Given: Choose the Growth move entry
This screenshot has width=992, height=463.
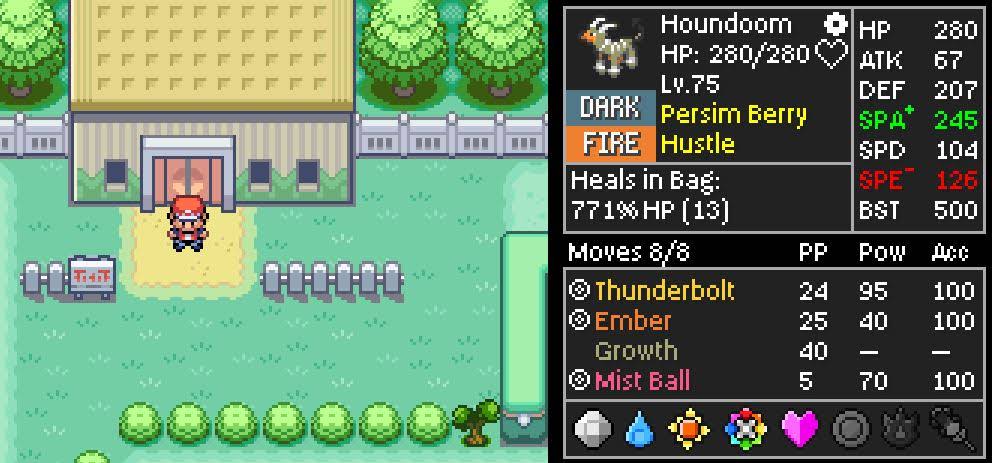Looking at the screenshot, I should pos(636,351).
